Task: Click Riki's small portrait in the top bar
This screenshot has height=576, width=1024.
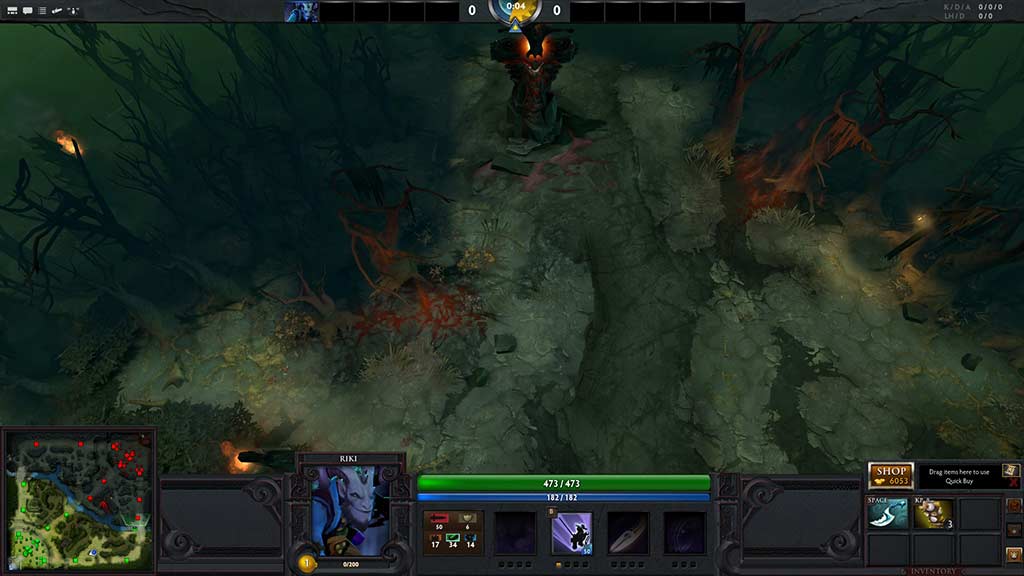Action: click(301, 12)
